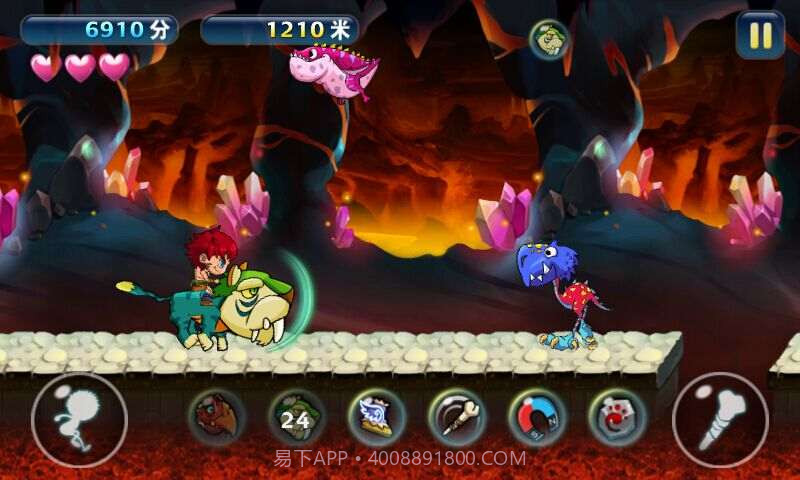Activate the red beast mount skill
This screenshot has height=480, width=800.
217,418
